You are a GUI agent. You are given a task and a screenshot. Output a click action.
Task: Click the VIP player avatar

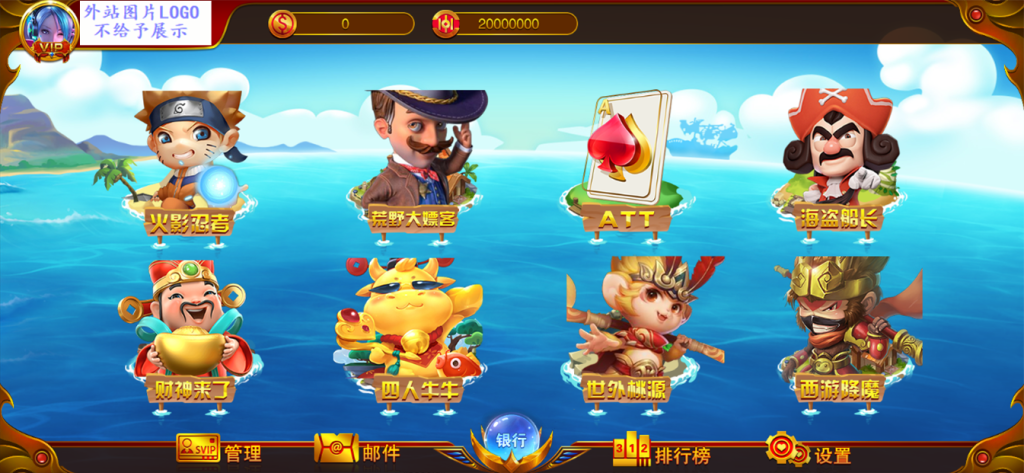48,30
